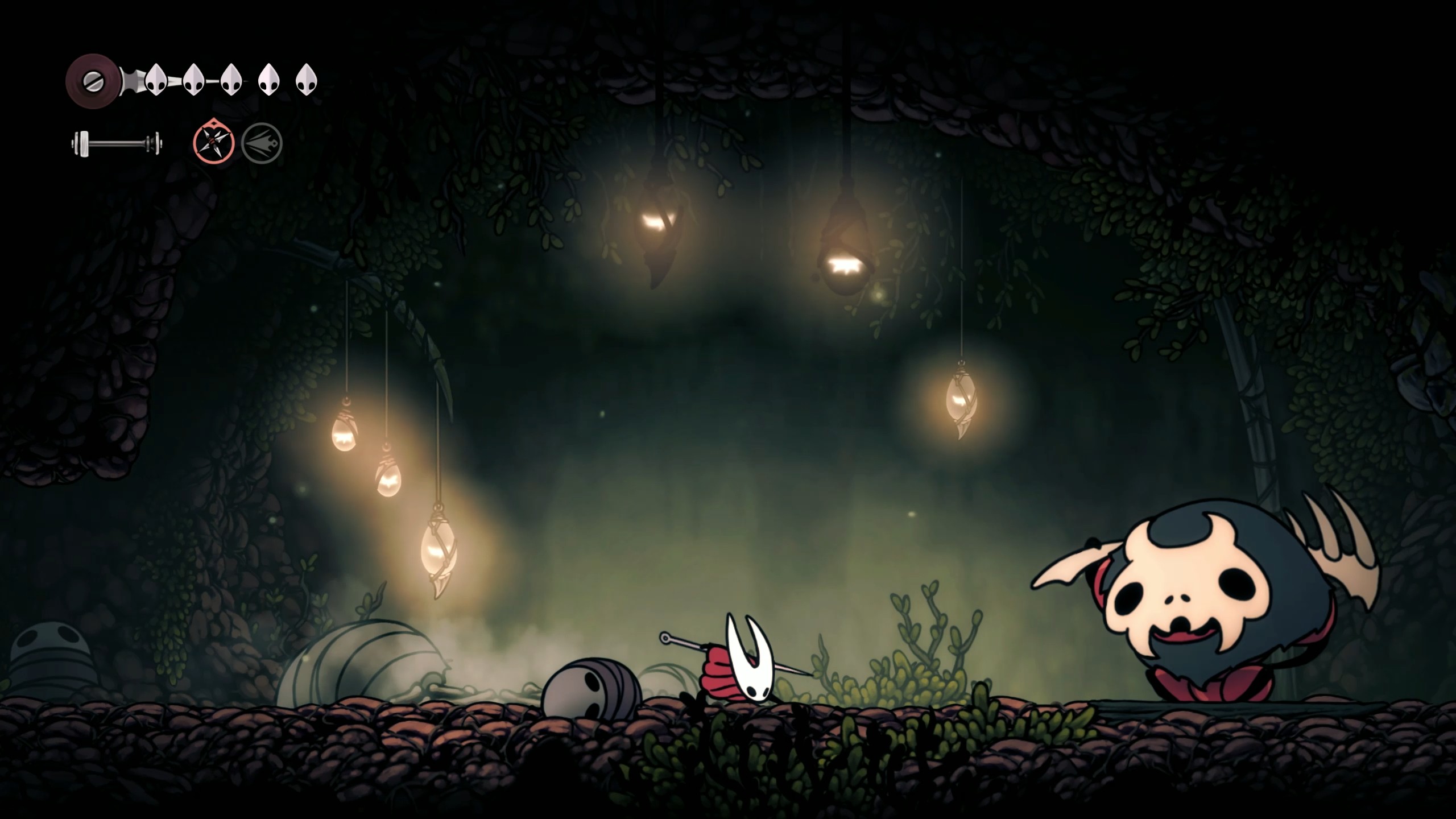The height and width of the screenshot is (819, 1456).
Task: Click the fourth health mask in the row
Action: point(267,80)
